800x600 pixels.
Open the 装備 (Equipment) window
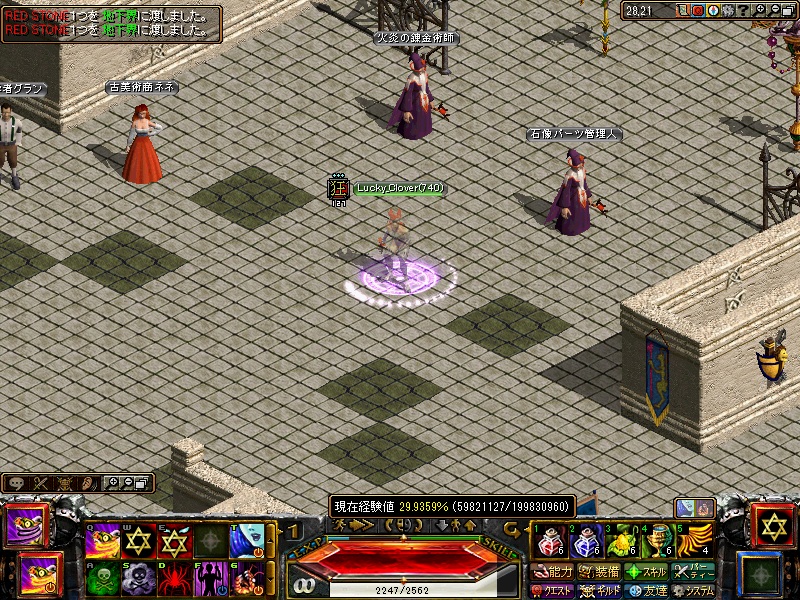pos(600,572)
